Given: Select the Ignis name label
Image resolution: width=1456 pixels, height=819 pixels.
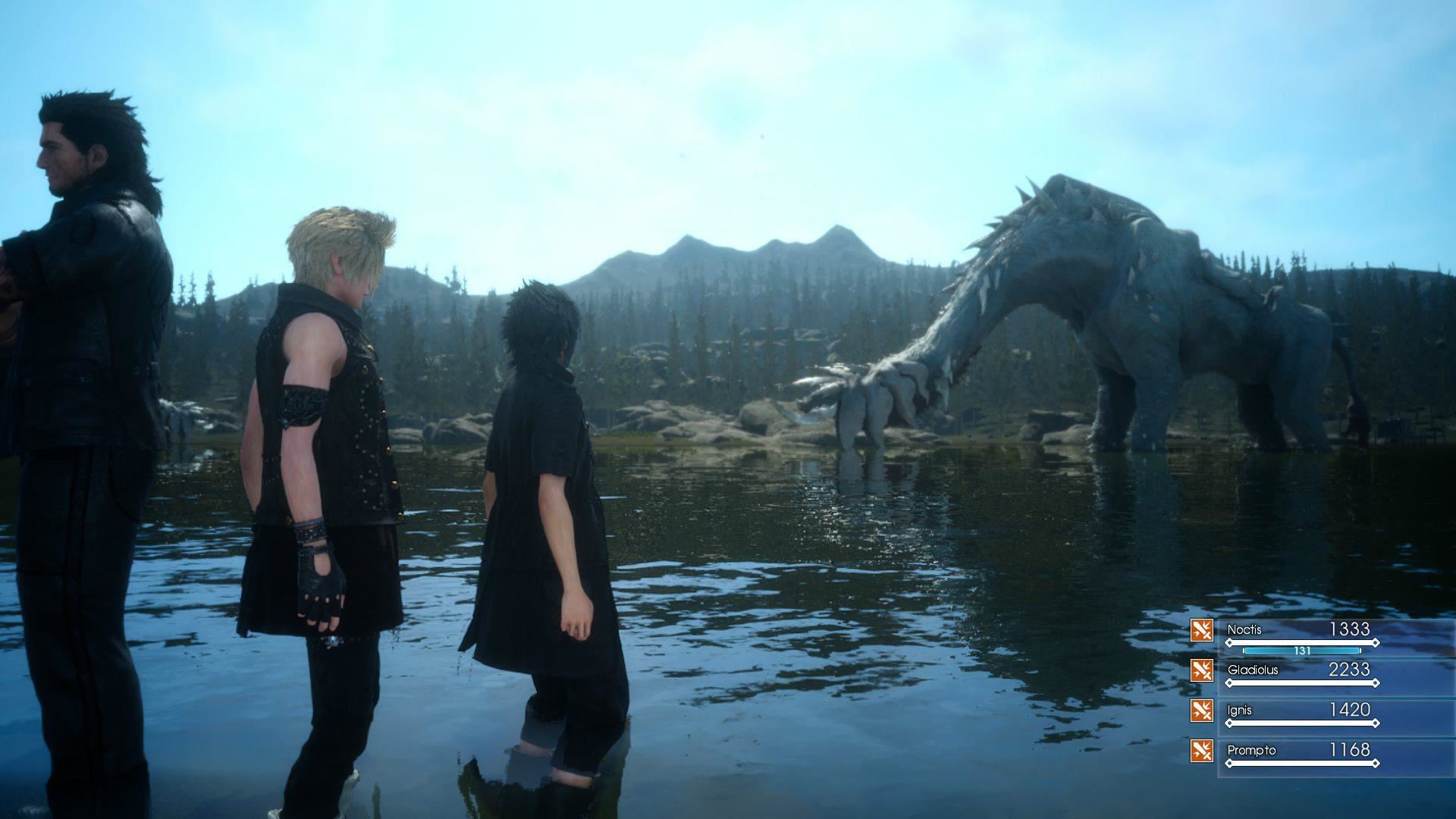Looking at the screenshot, I should tap(1239, 709).
